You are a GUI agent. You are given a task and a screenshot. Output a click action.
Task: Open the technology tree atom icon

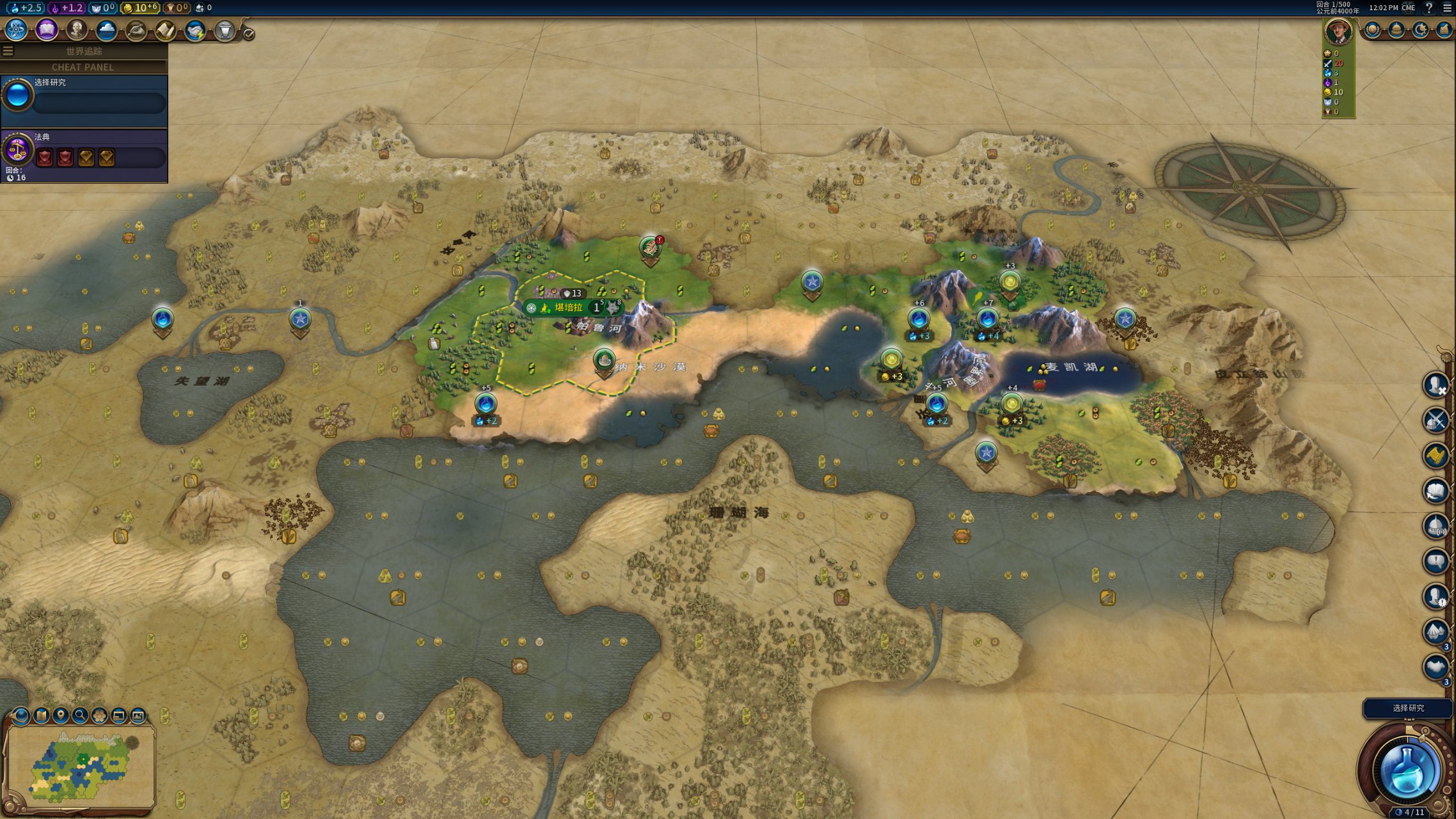(15, 29)
